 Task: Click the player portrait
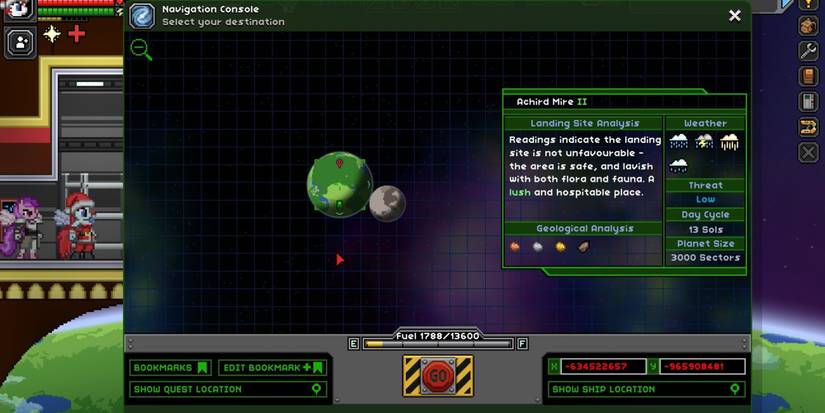(20, 10)
